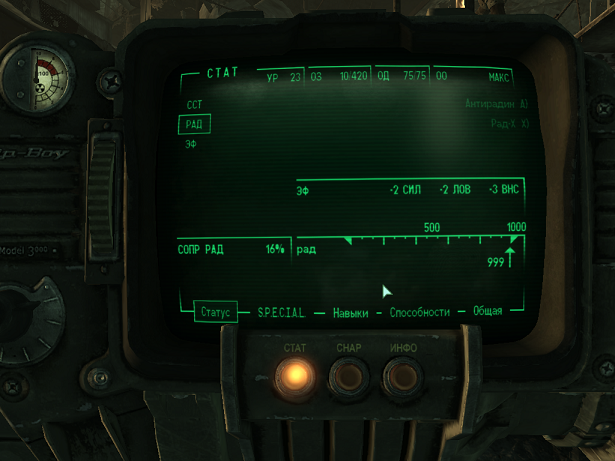Select the ССТ status section
The width and height of the screenshot is (615, 461).
[x=194, y=105]
